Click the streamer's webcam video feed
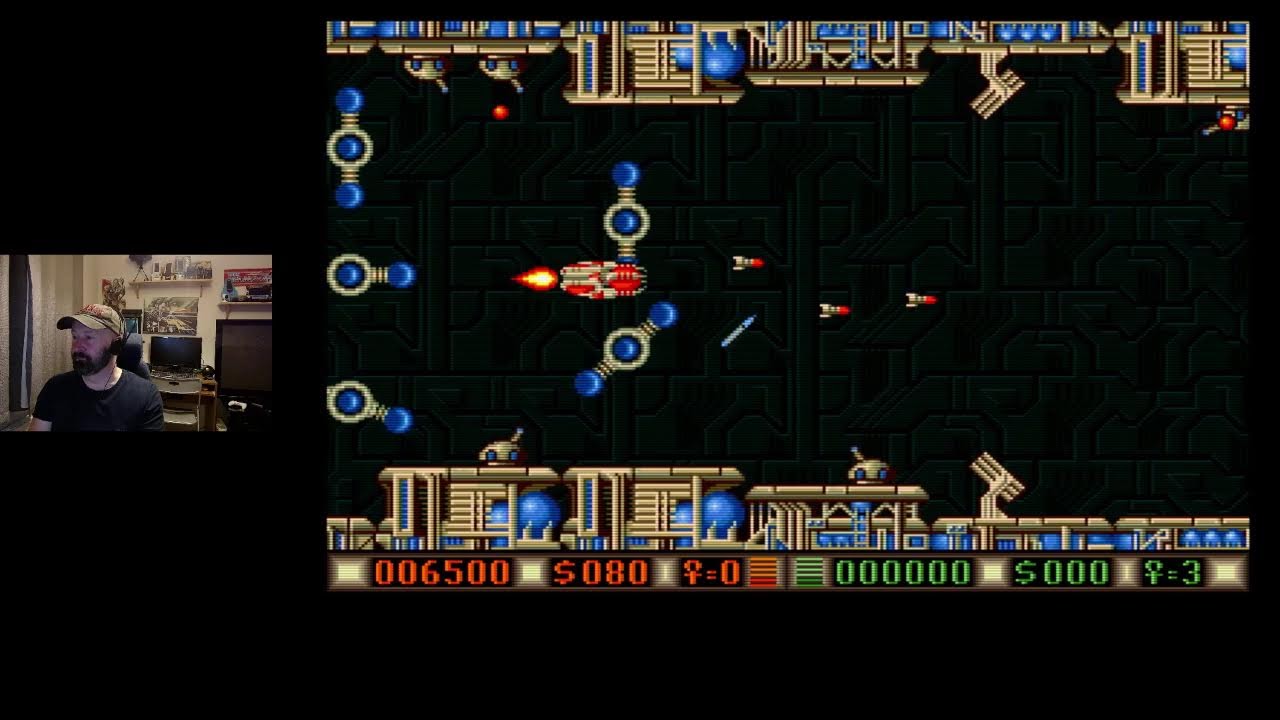The width and height of the screenshot is (1280, 720). (x=135, y=345)
